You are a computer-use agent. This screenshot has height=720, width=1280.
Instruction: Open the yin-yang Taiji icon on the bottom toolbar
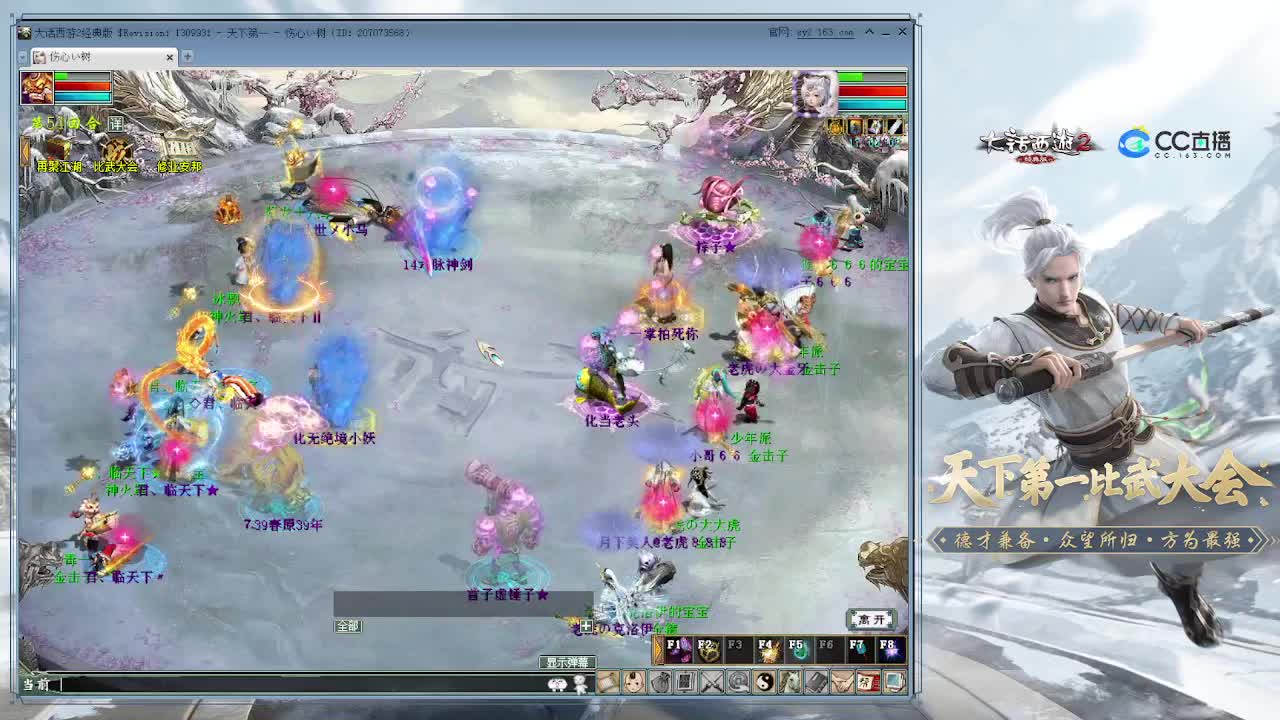click(762, 683)
